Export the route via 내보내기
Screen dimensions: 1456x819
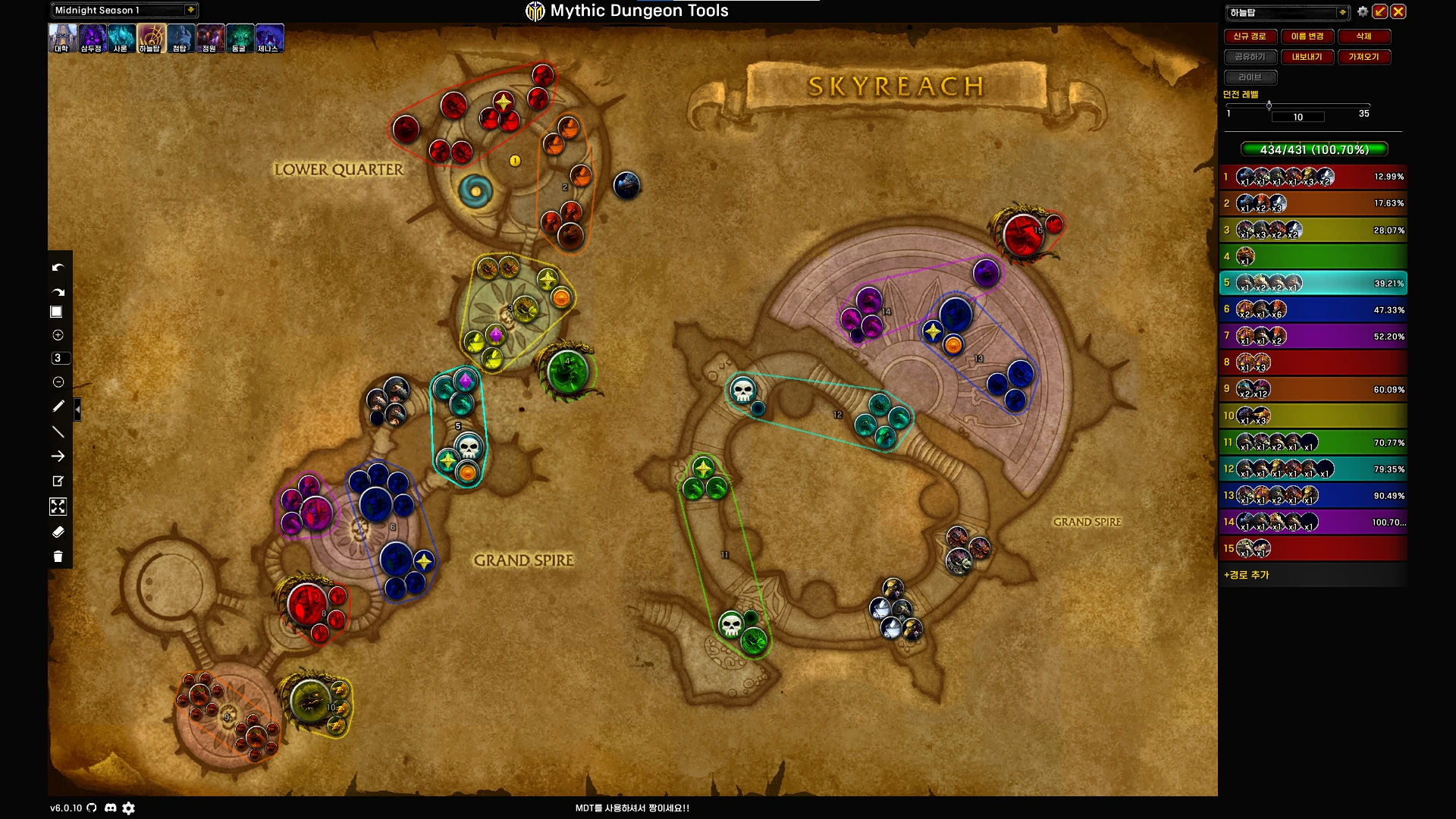(1307, 57)
